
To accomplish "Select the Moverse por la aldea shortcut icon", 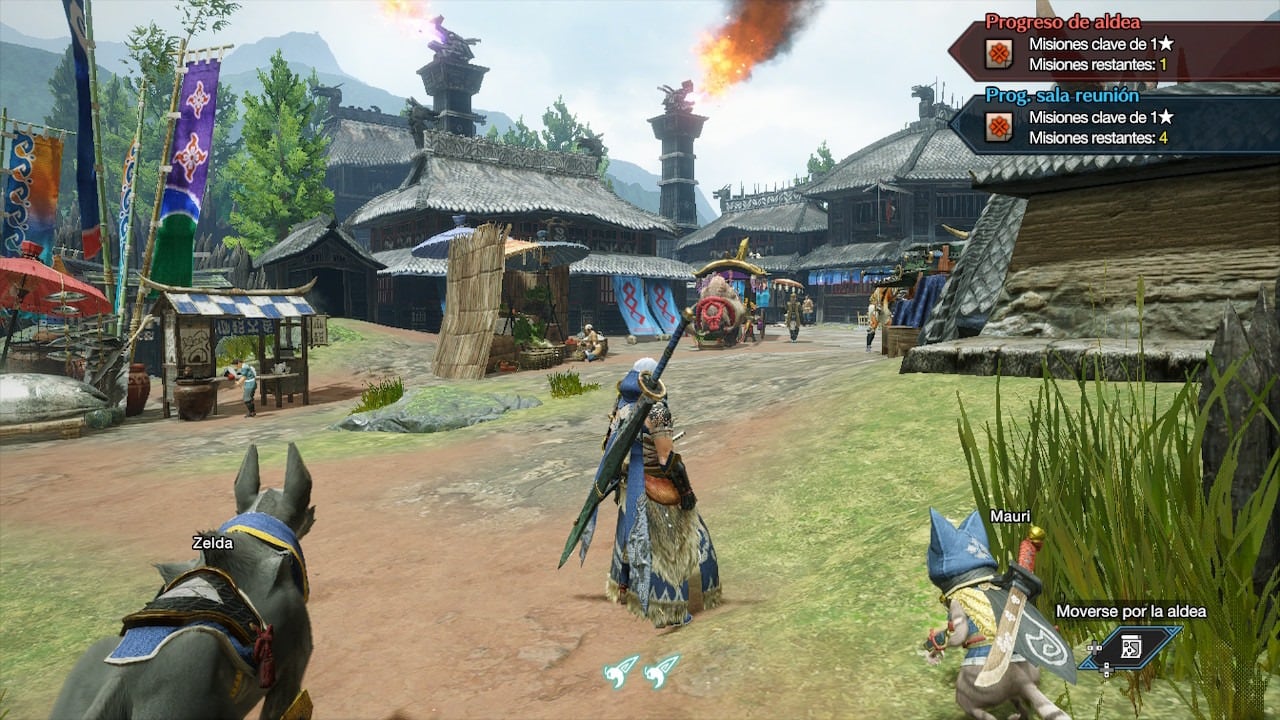I will 1131,647.
